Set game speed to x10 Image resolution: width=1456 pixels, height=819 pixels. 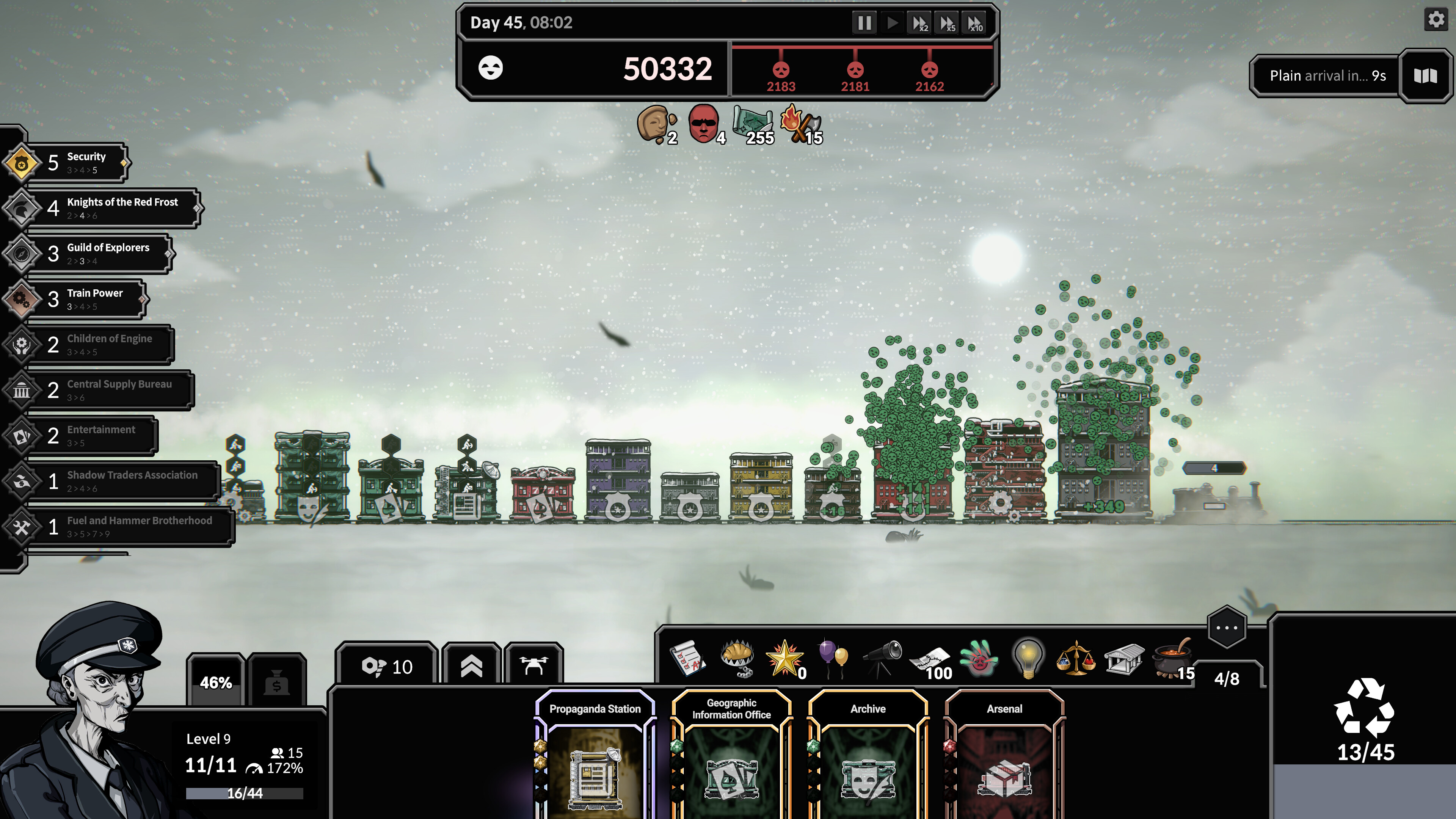(975, 23)
